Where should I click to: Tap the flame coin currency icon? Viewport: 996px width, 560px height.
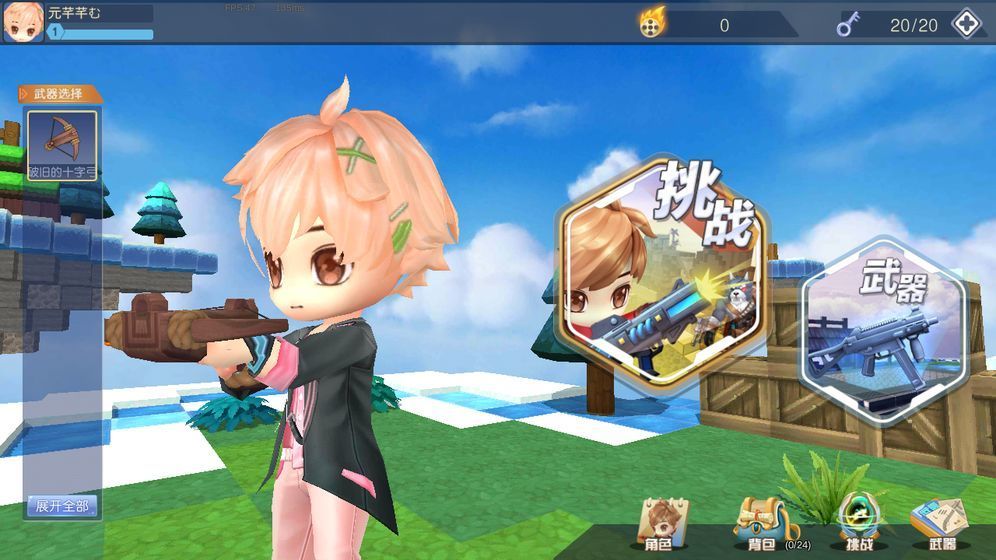653,23
